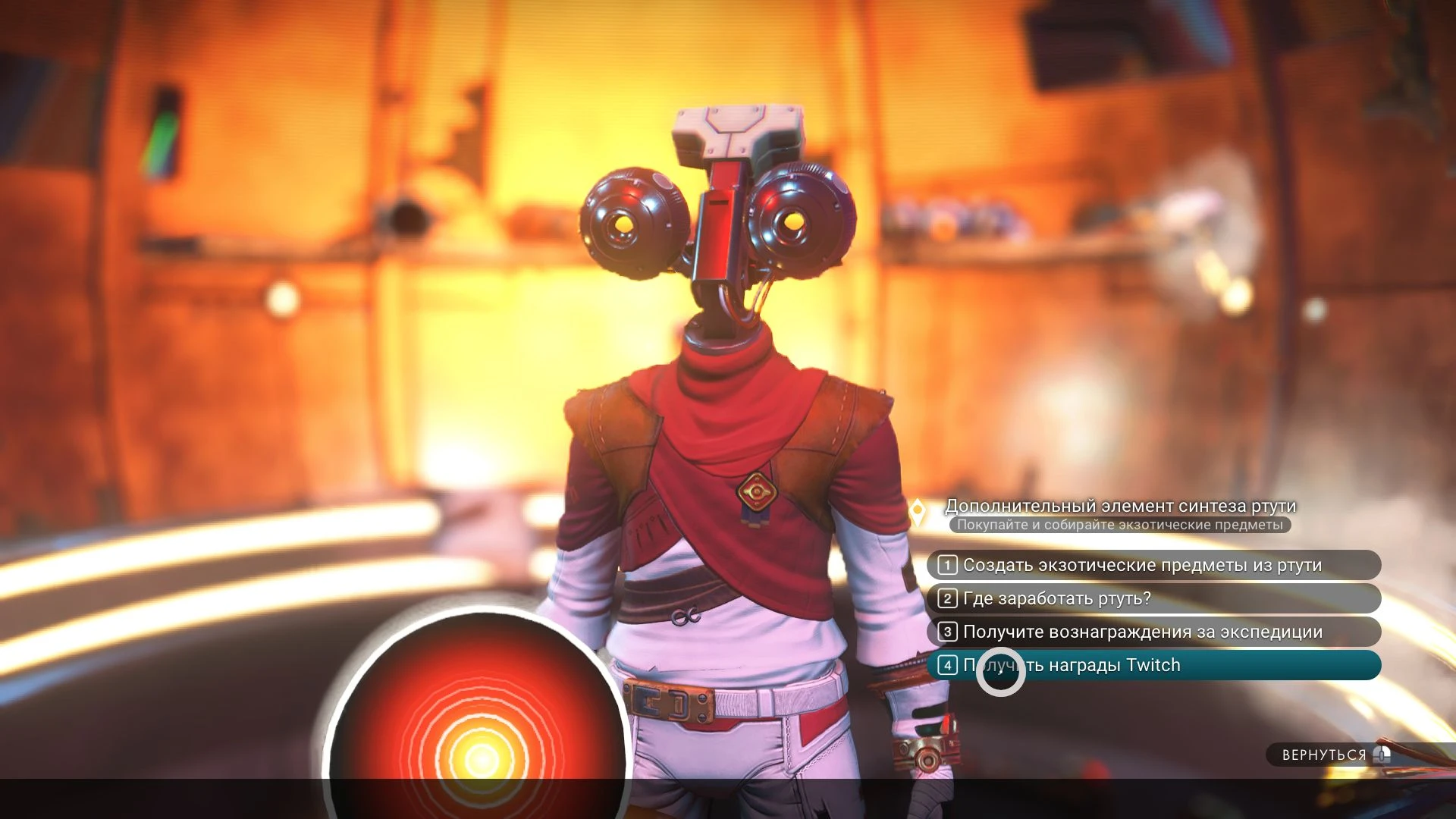Click the mouse icon beside ВЕРНУТЬСЯ
Viewport: 1456px width, 819px height.
point(1382,755)
